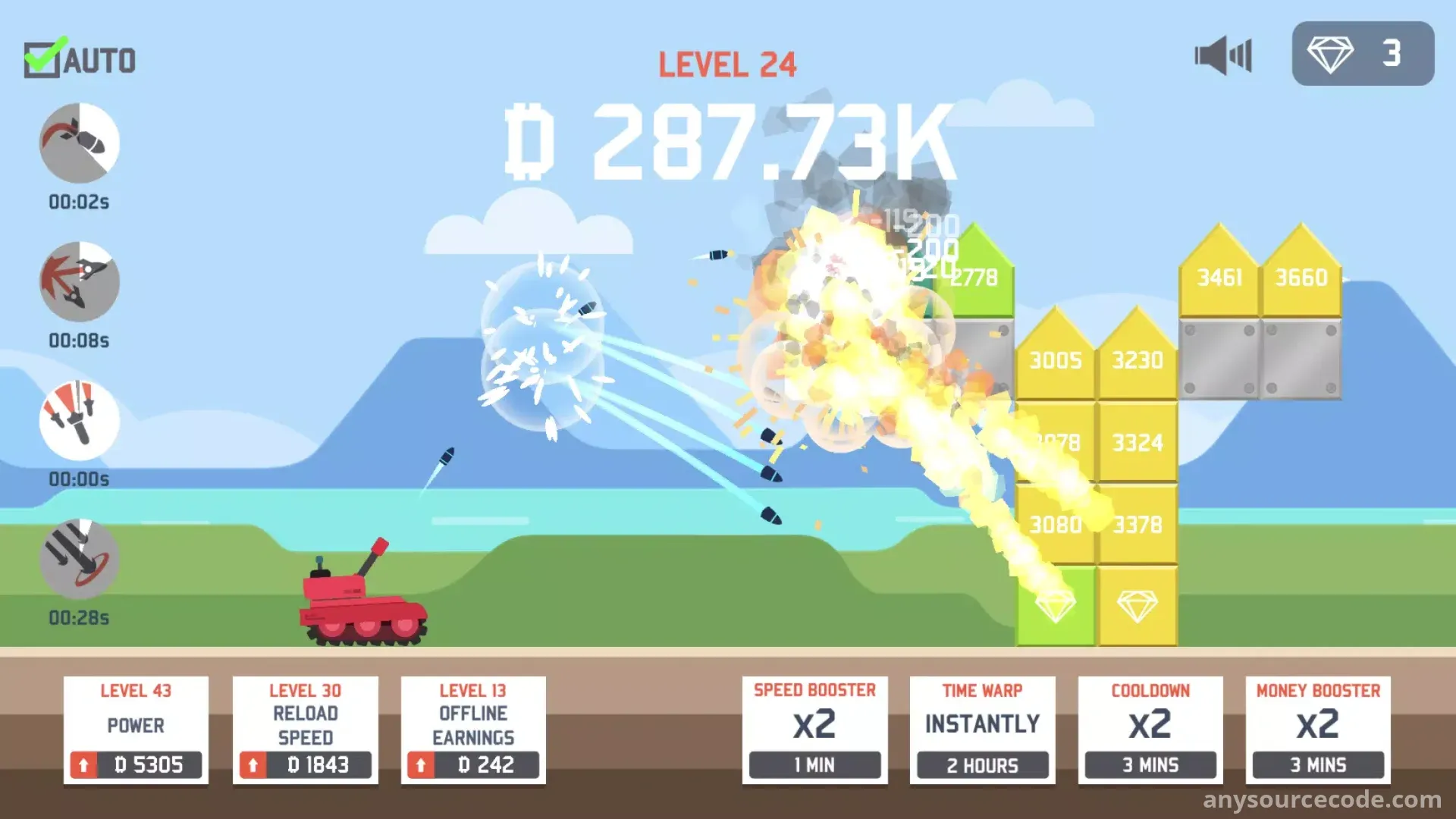Viewport: 1456px width, 819px height.
Task: Upgrade Power for 5305 coins
Action: 136,764
